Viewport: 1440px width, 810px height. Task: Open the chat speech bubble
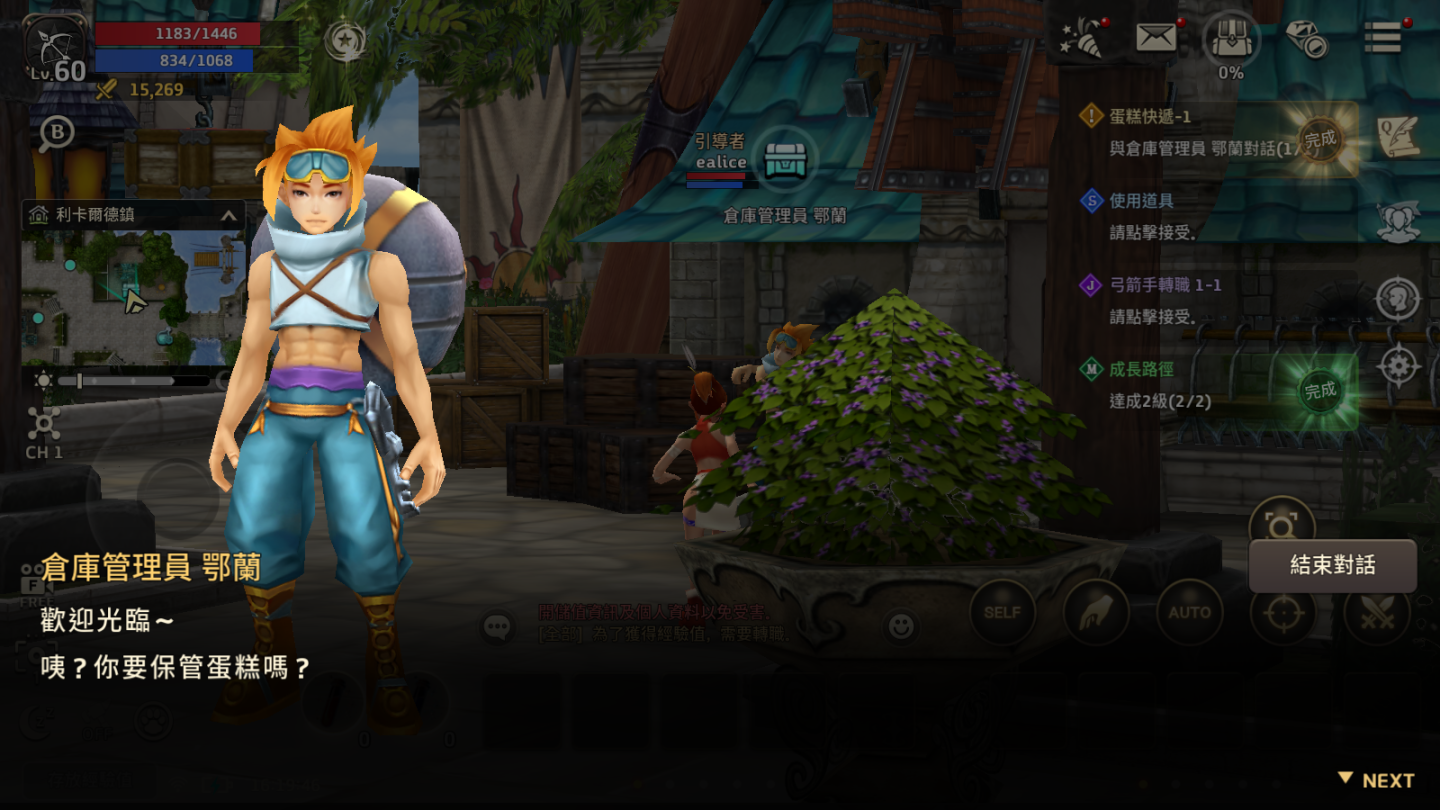pyautogui.click(x=498, y=627)
